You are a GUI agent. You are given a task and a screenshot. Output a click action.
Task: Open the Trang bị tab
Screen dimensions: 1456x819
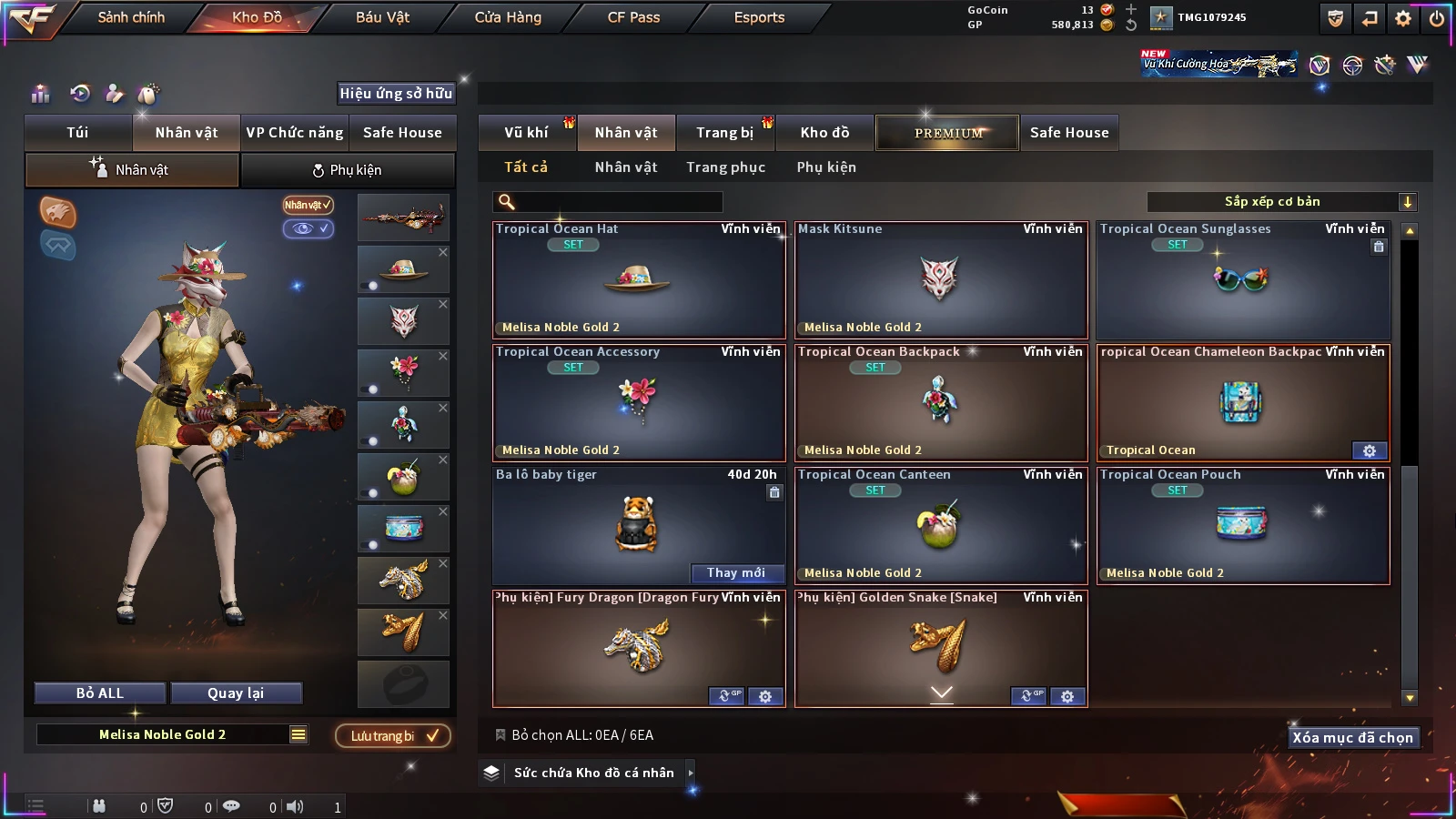click(x=724, y=133)
